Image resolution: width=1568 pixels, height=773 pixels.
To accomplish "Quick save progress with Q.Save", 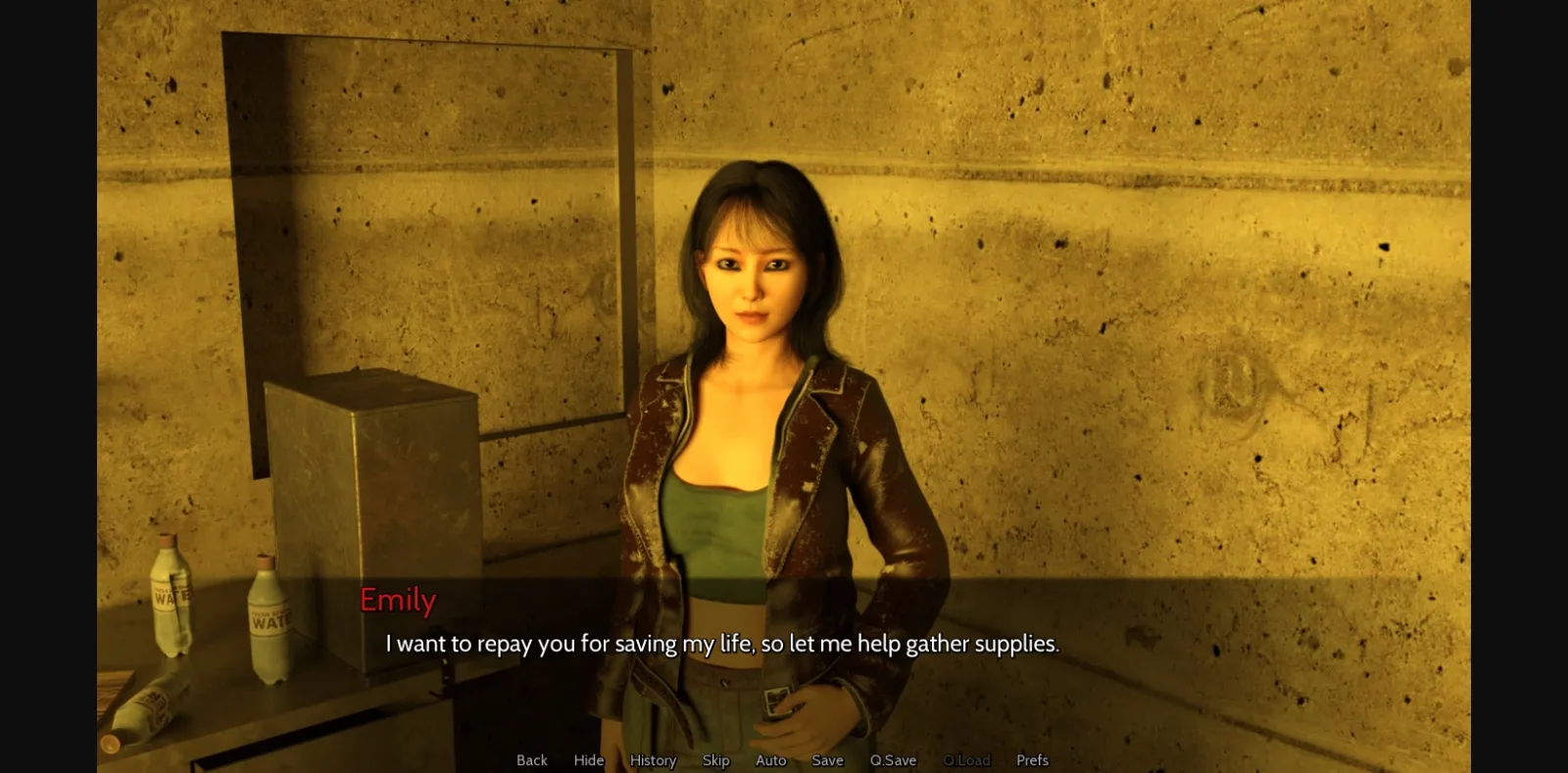I will click(x=892, y=760).
